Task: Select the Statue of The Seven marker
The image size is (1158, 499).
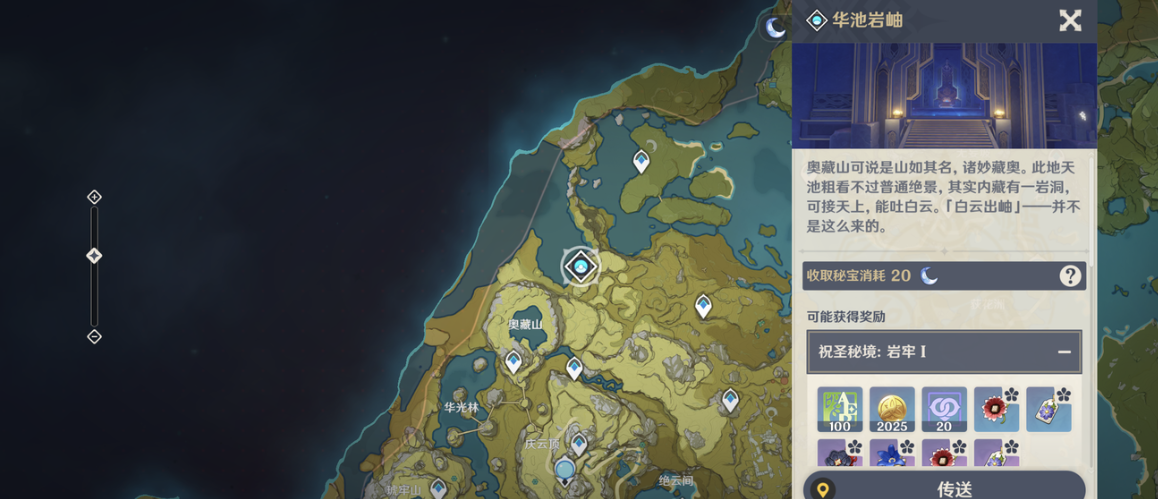Action: click(565, 469)
